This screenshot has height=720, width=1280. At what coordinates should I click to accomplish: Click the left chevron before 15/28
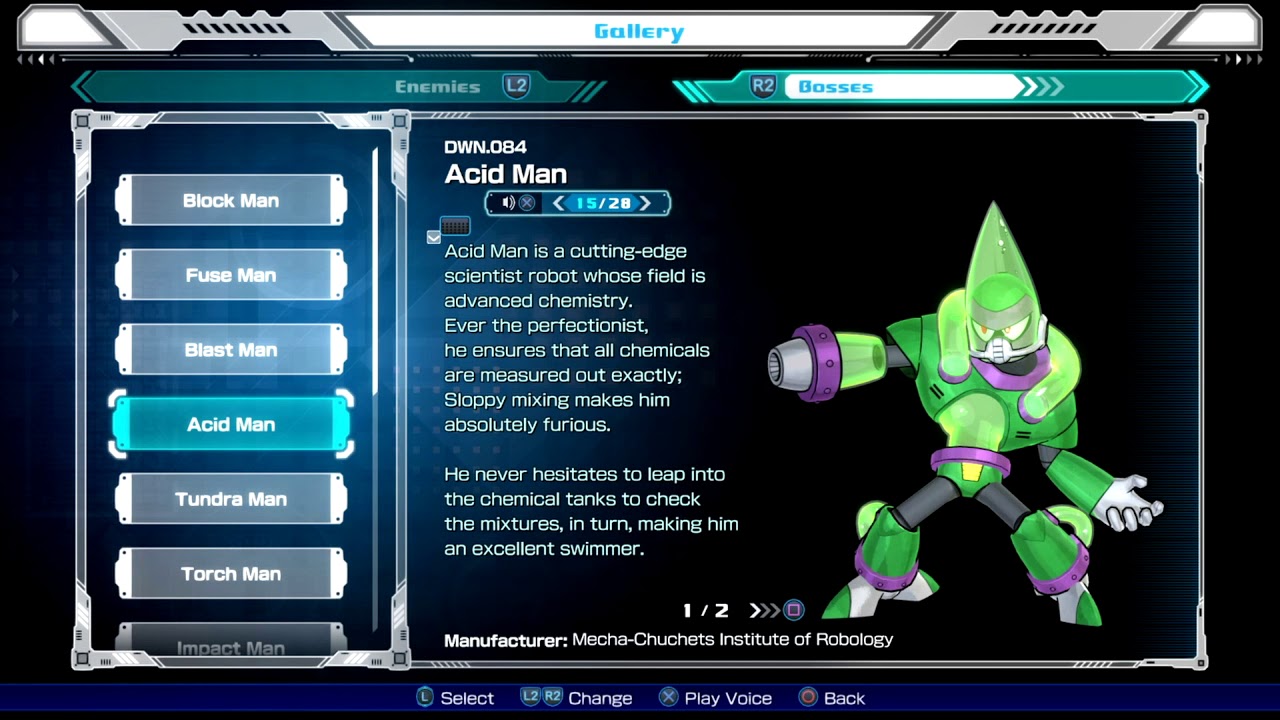(x=557, y=203)
